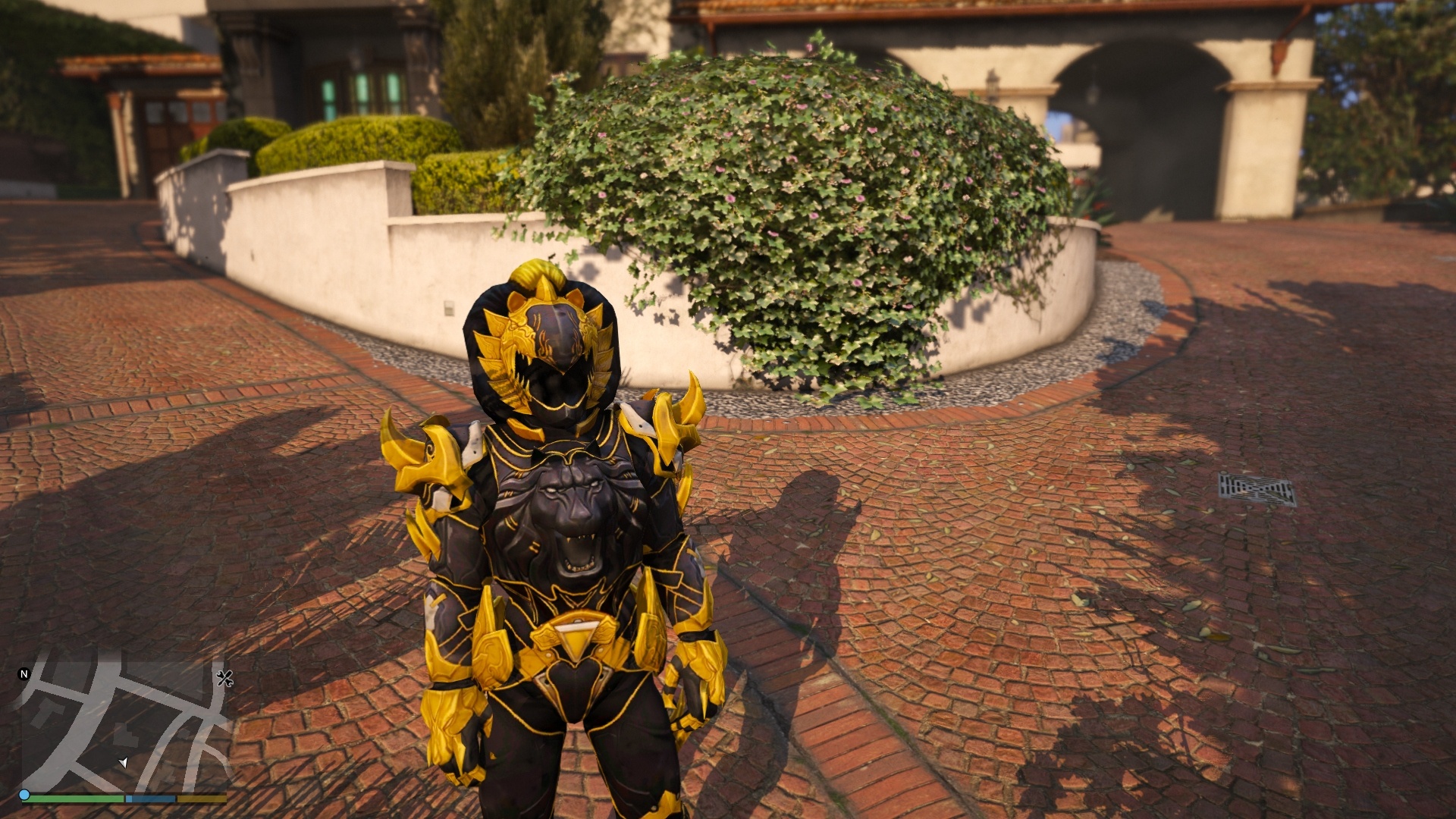The image size is (1456, 819).
Task: Select the crossed wrenches map blip
Action: (x=224, y=678)
